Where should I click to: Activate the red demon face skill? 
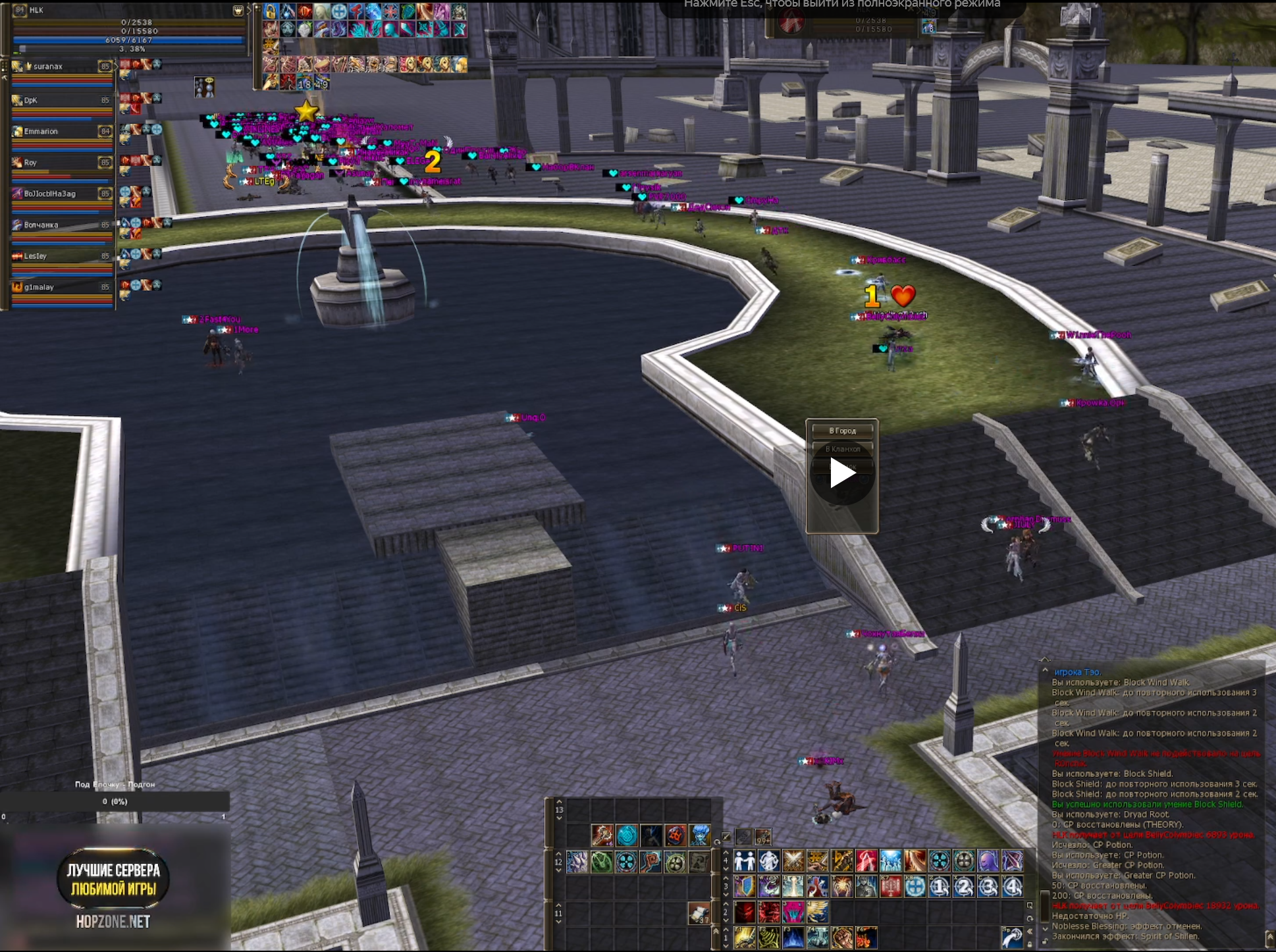[x=744, y=912]
